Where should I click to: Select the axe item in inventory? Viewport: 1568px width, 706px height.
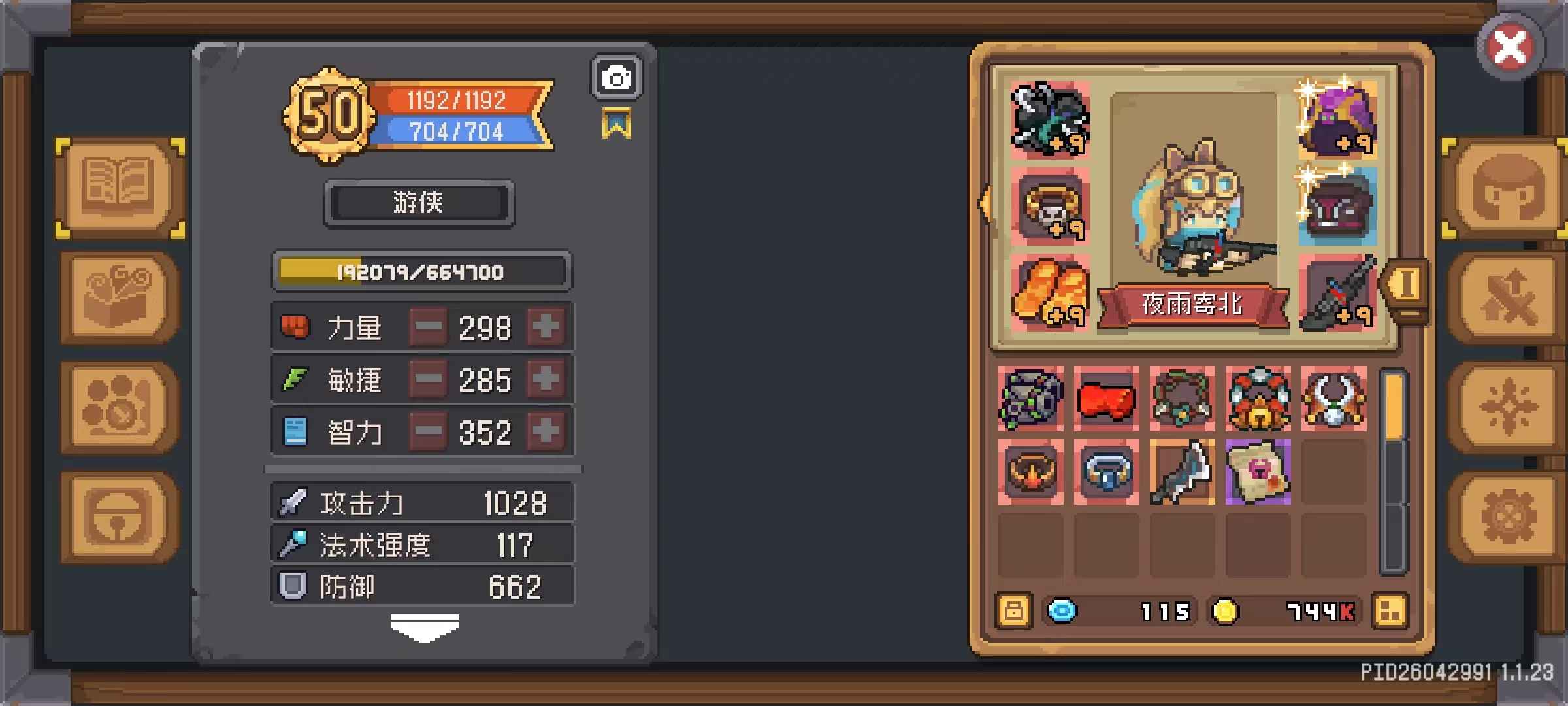[x=1182, y=471]
